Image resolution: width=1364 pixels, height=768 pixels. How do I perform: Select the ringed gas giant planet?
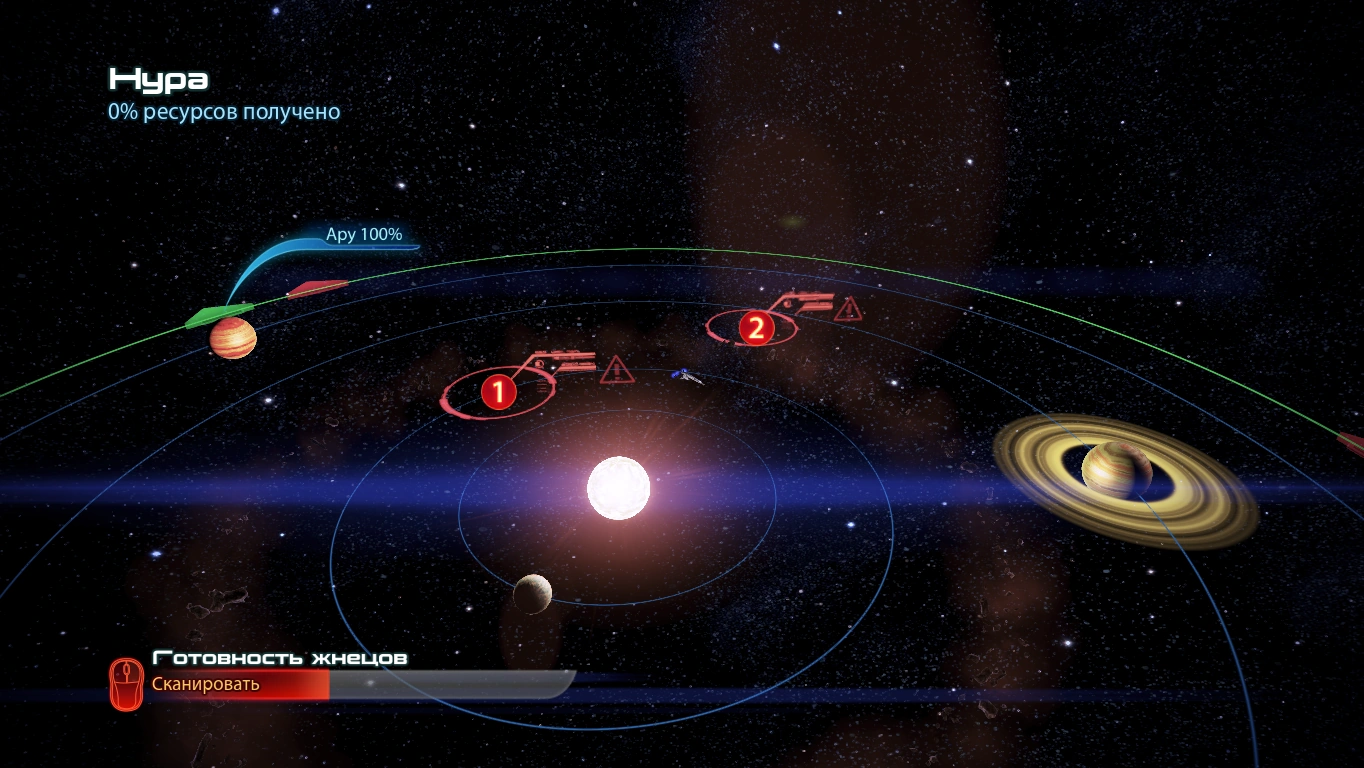tap(1117, 470)
